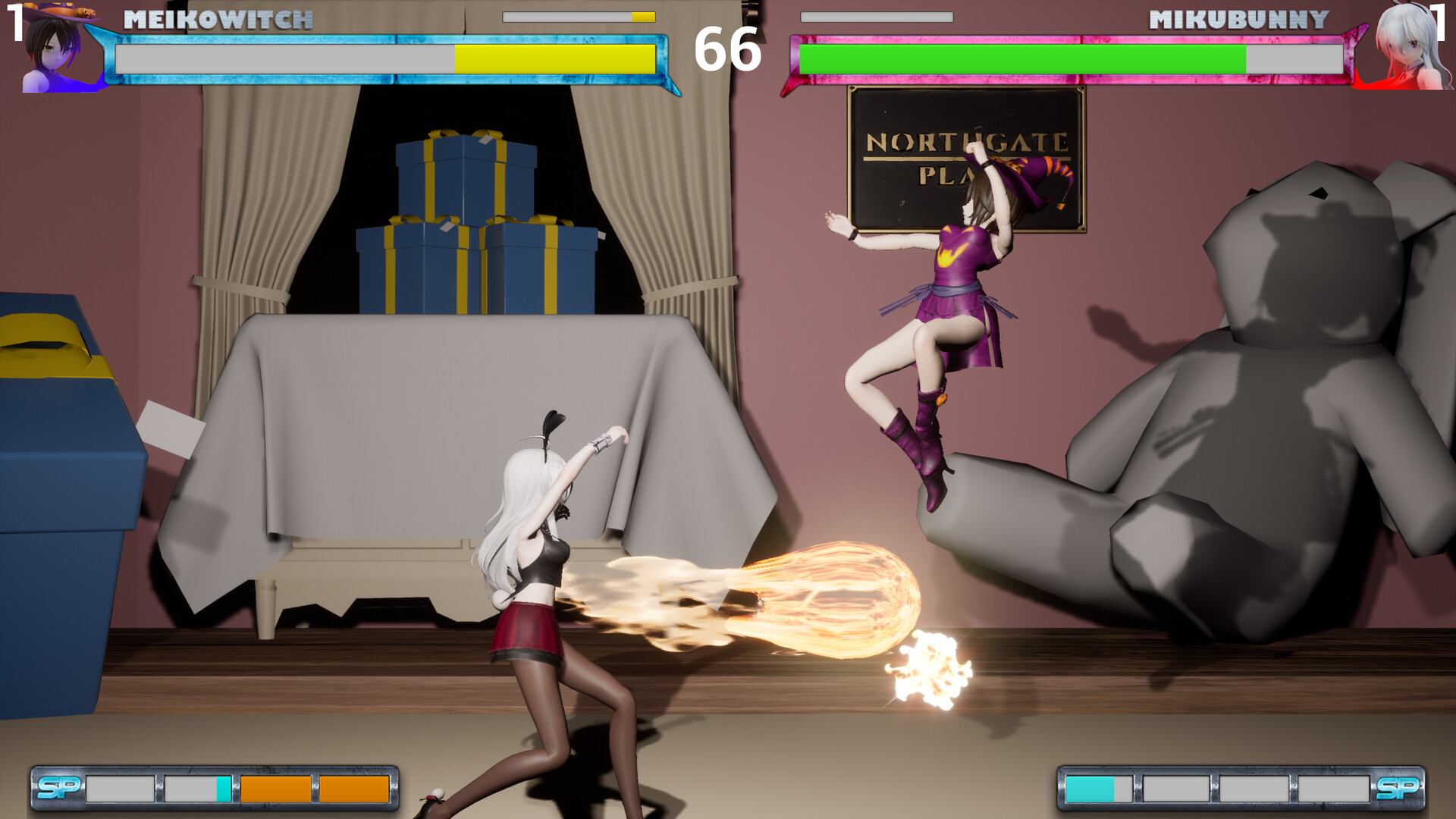Click MikuBunny's empty super meter bar
The image size is (1456, 819).
[876, 15]
